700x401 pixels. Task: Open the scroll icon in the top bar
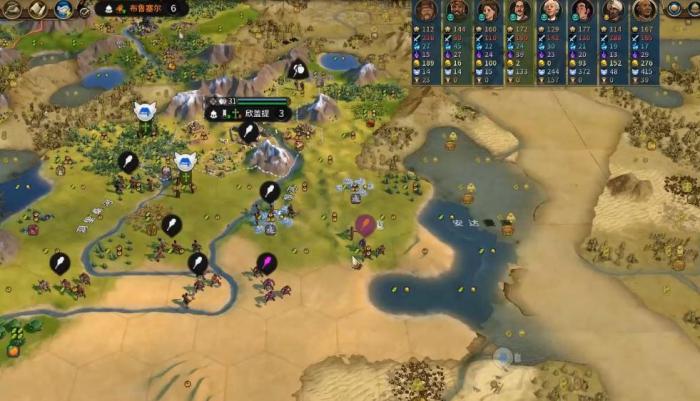click(38, 9)
